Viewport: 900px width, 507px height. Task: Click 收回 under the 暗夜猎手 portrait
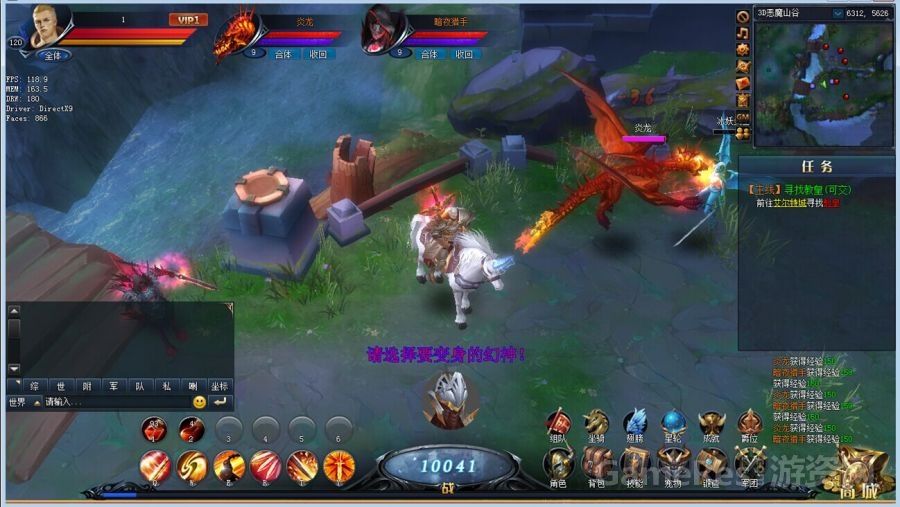[462, 54]
